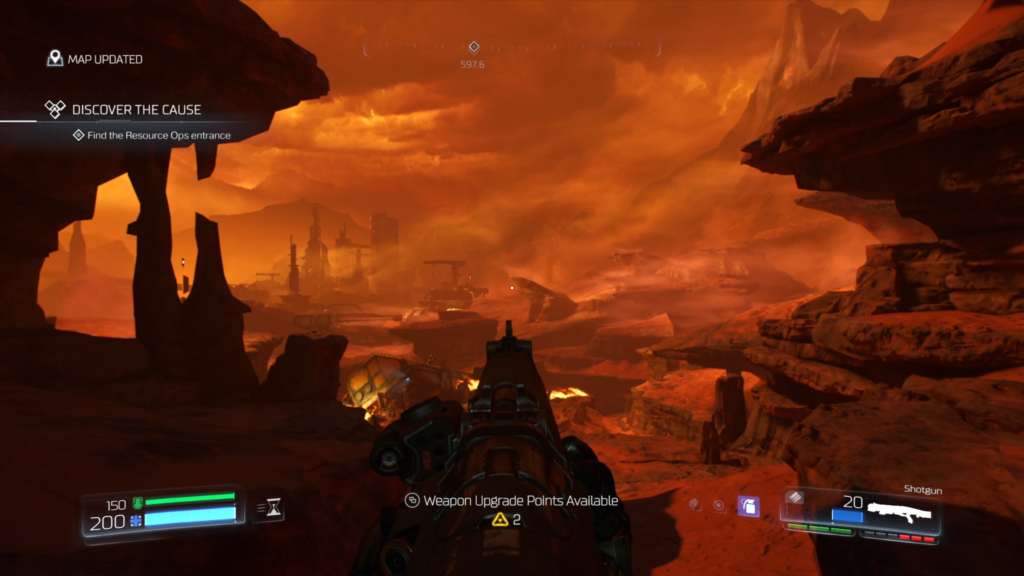Click the Map Updated notification icon
This screenshot has height=576, width=1024.
tap(55, 59)
